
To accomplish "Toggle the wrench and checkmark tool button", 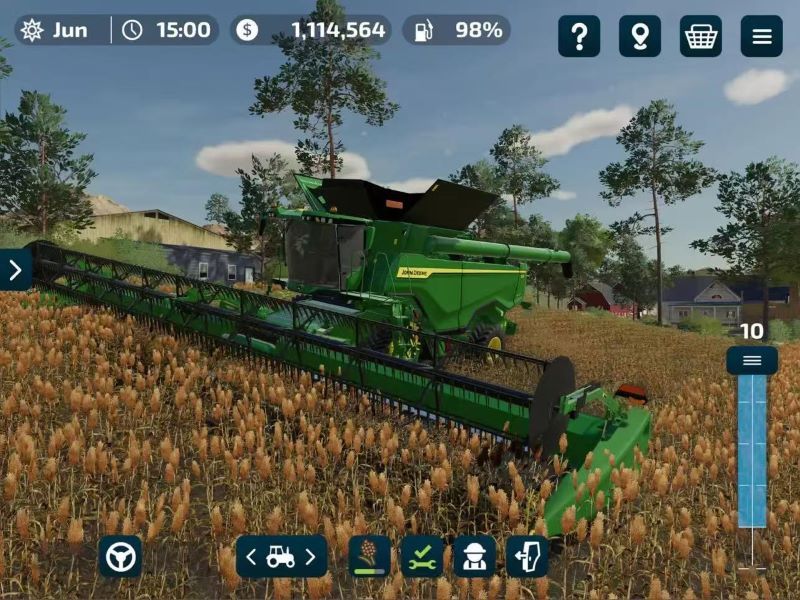I will pyautogui.click(x=422, y=556).
